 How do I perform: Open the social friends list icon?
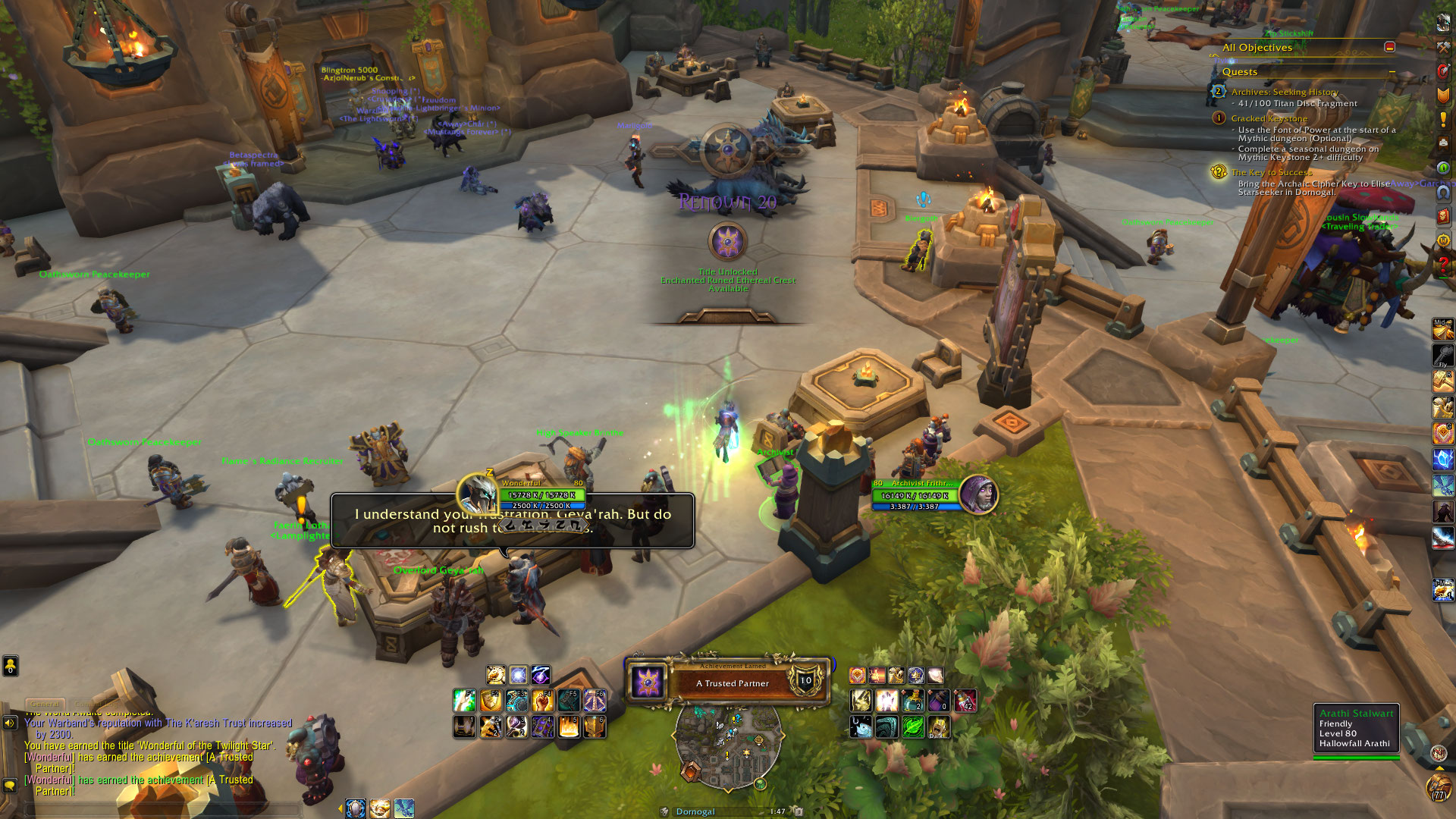coord(10,666)
